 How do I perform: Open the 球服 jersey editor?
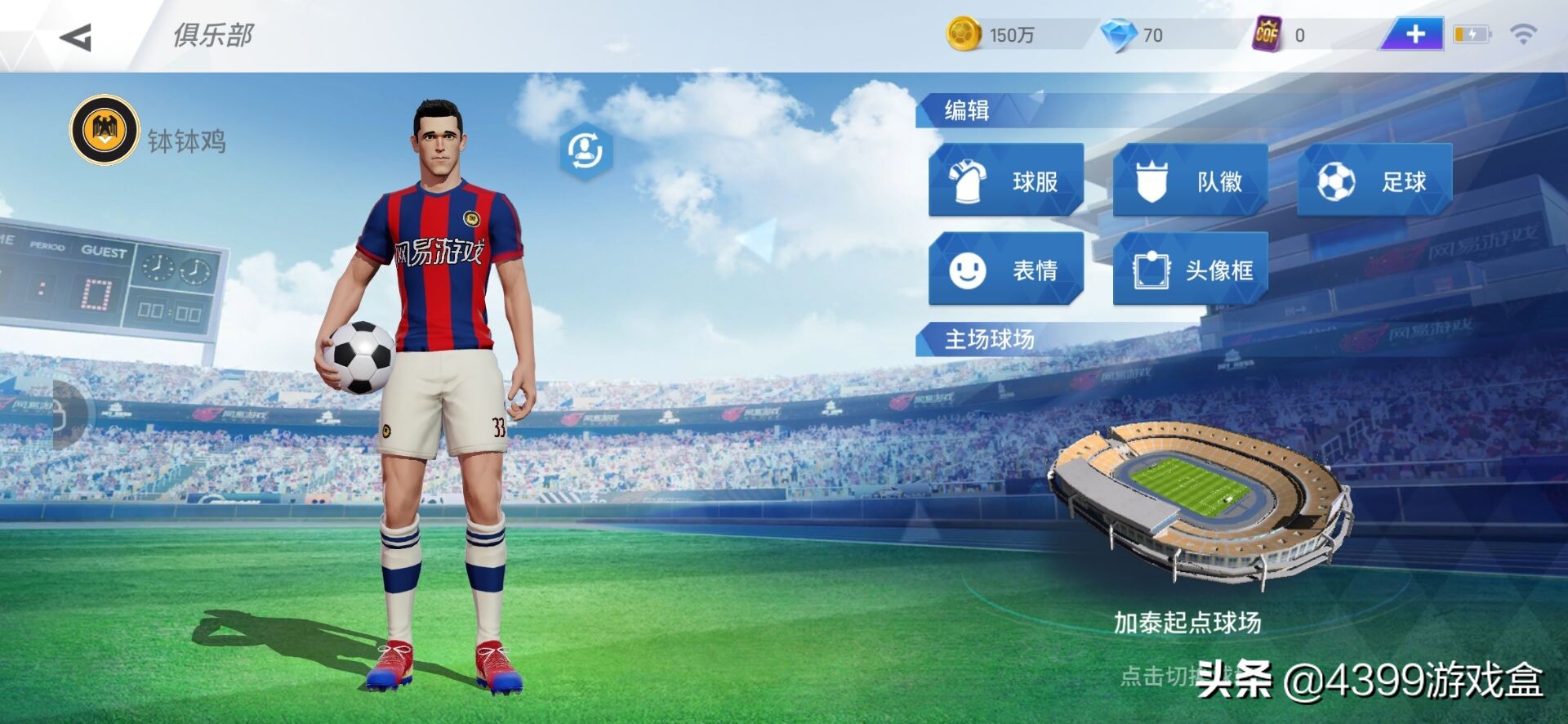click(1006, 181)
